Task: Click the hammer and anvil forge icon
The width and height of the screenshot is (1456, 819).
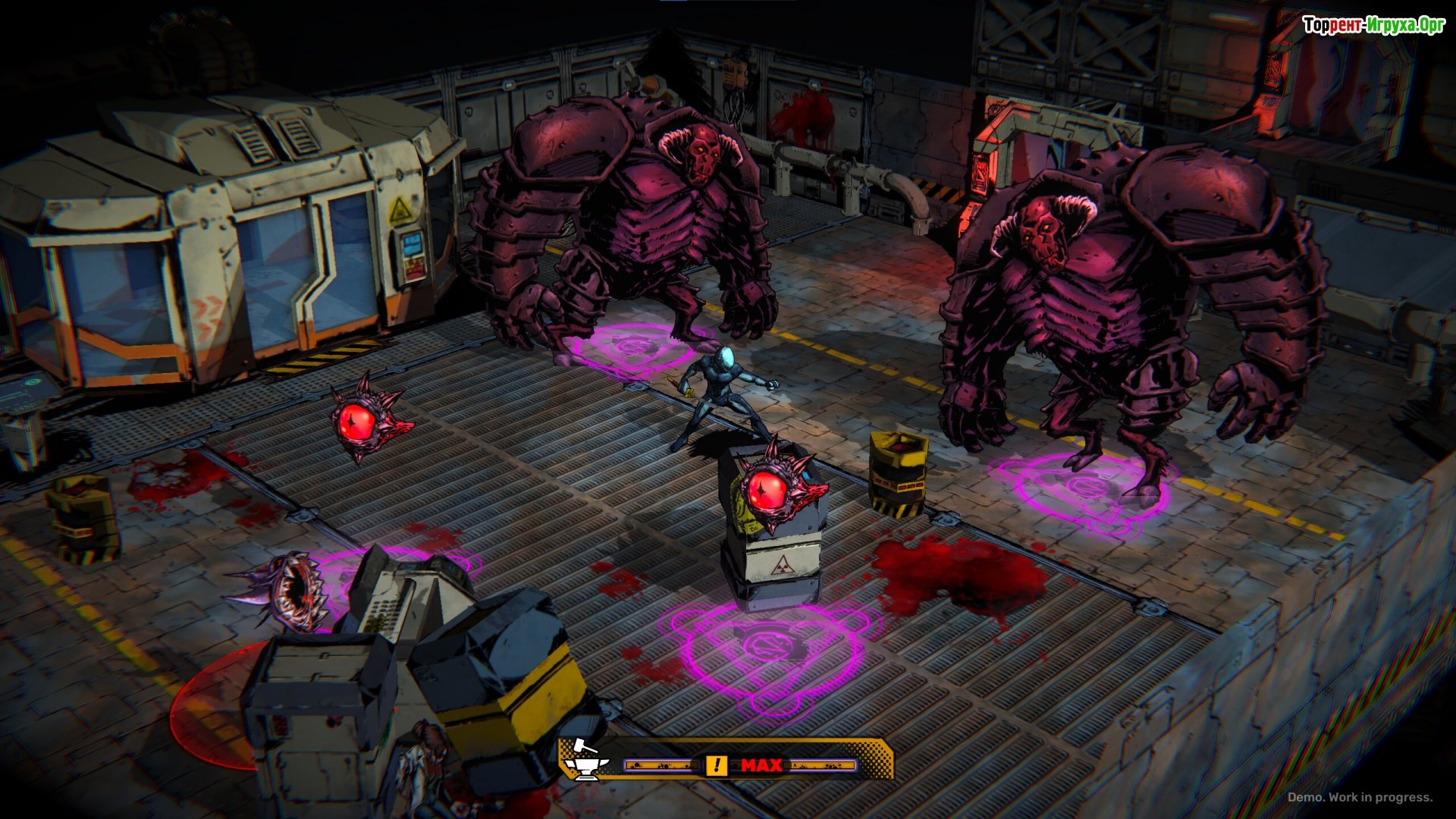Action: pos(585,760)
